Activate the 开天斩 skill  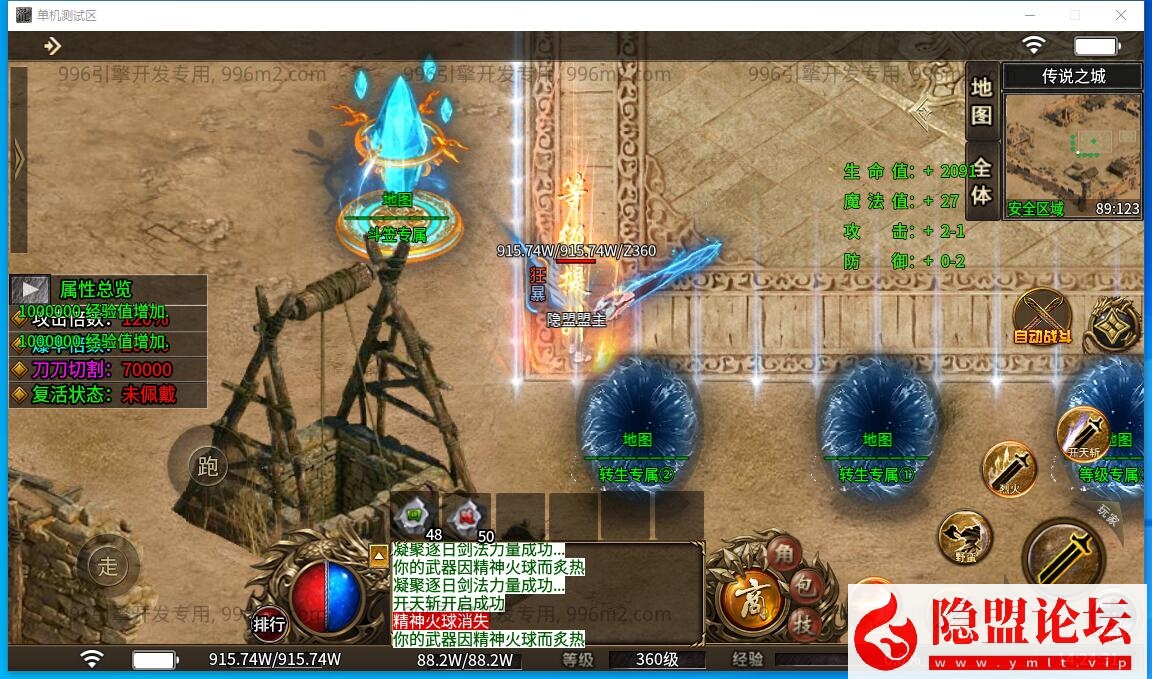tap(1083, 433)
